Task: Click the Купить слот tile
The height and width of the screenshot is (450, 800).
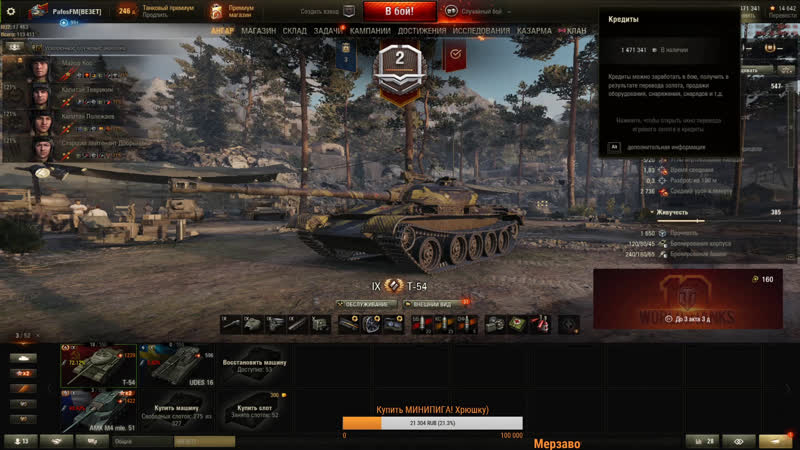Action: click(254, 409)
